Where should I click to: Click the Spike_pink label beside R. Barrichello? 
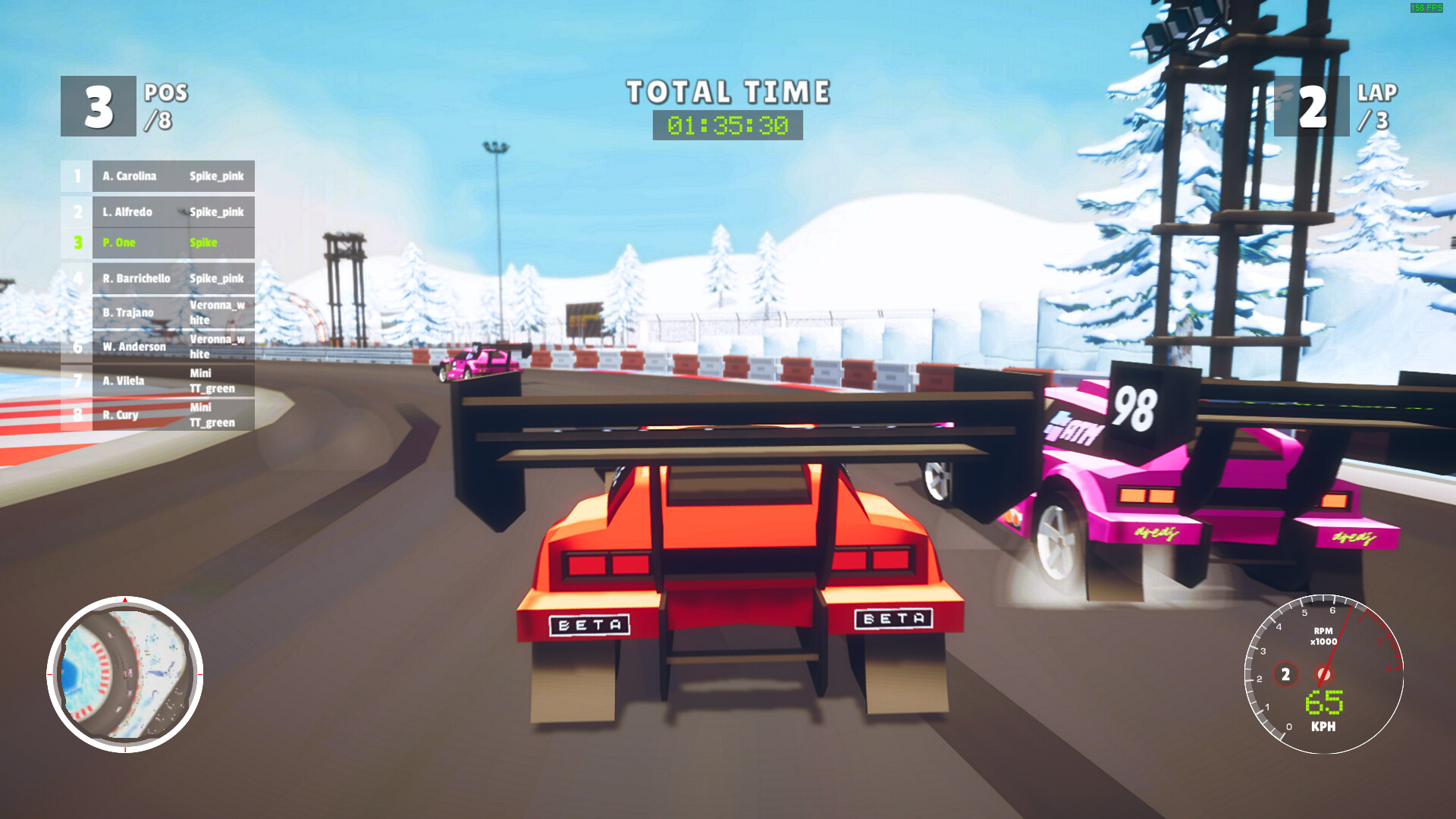point(218,278)
